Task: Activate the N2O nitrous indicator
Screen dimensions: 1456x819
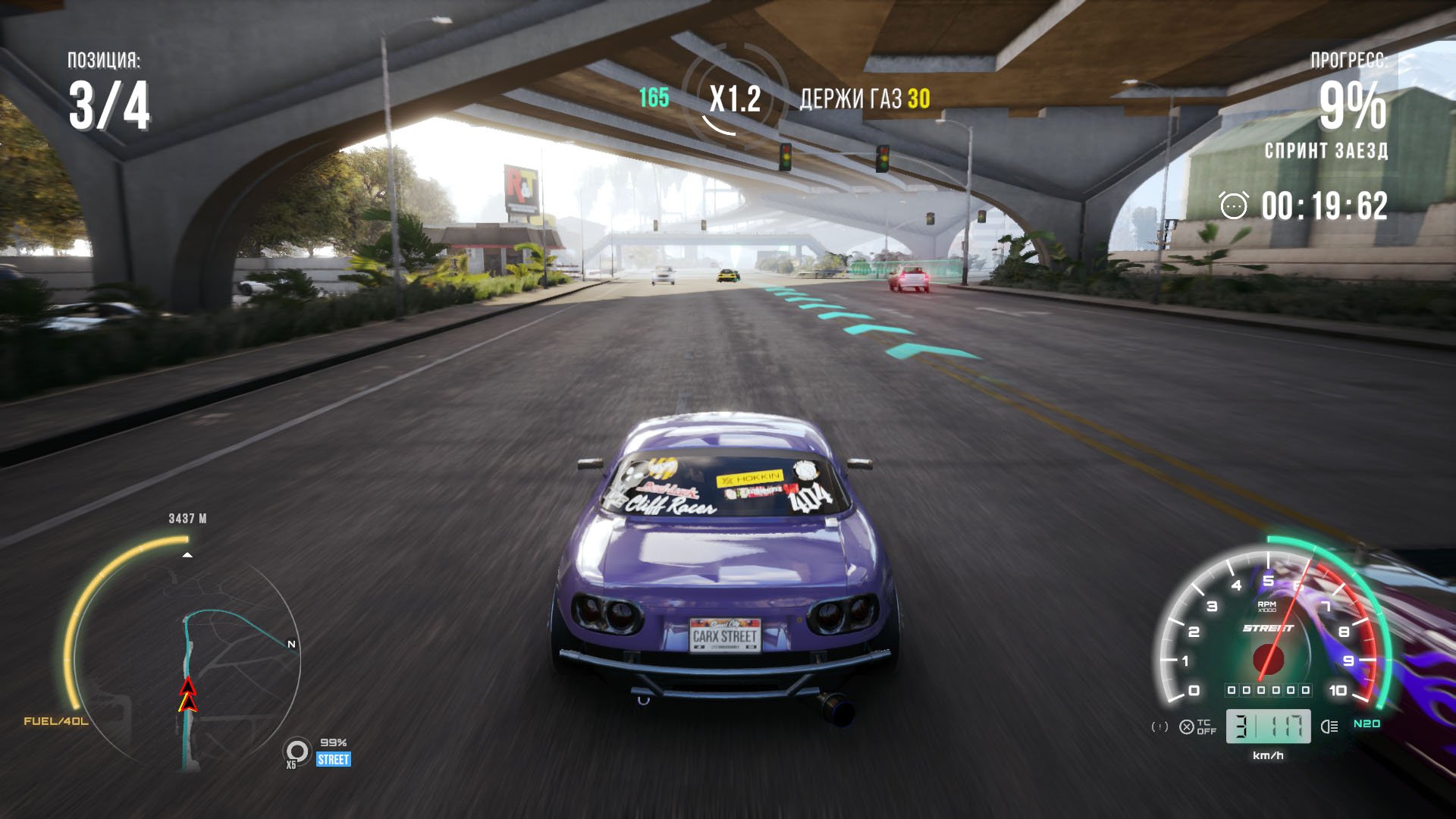Action: coord(1367,724)
